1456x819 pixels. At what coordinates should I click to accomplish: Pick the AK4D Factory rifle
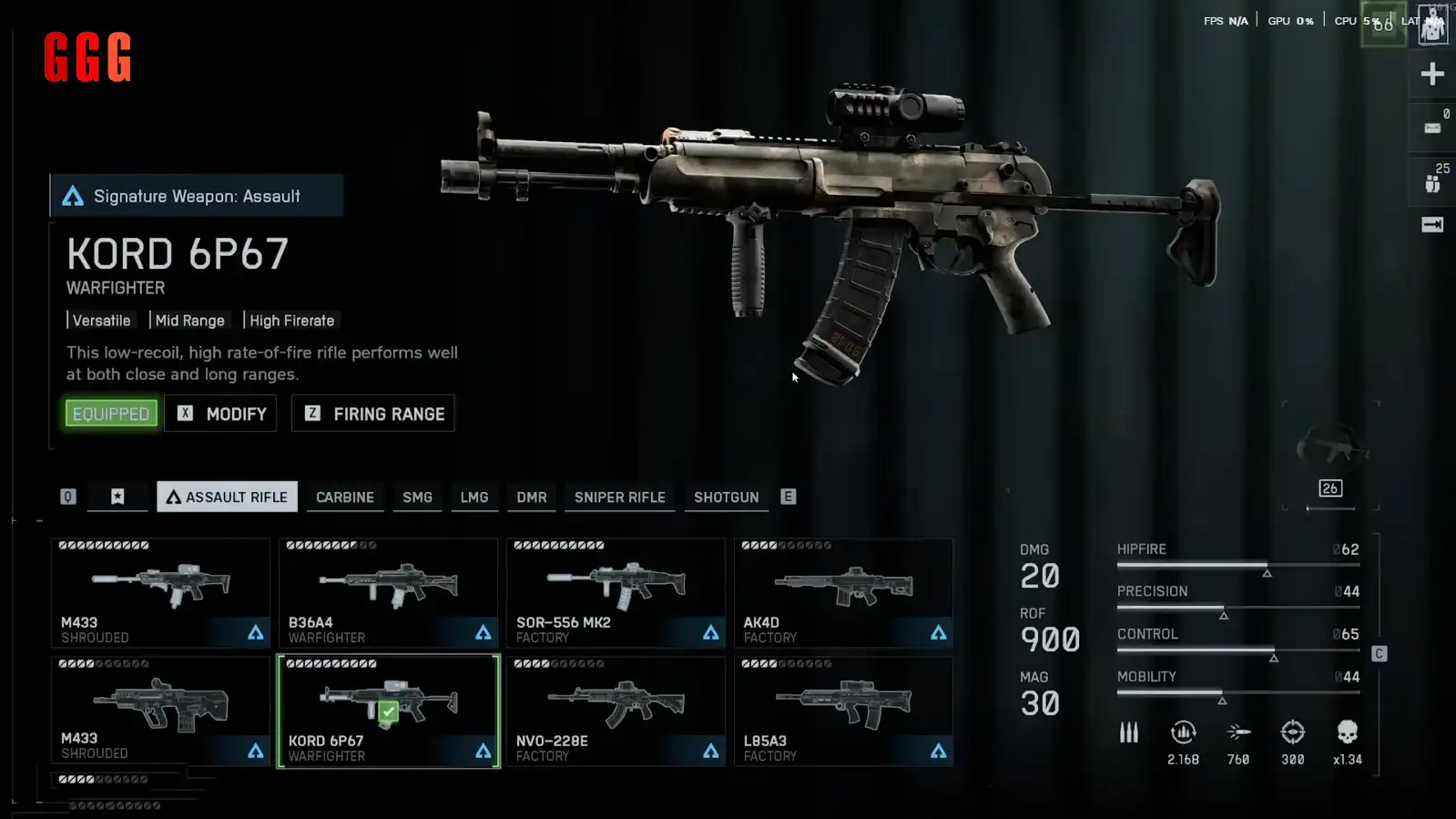coord(843,593)
